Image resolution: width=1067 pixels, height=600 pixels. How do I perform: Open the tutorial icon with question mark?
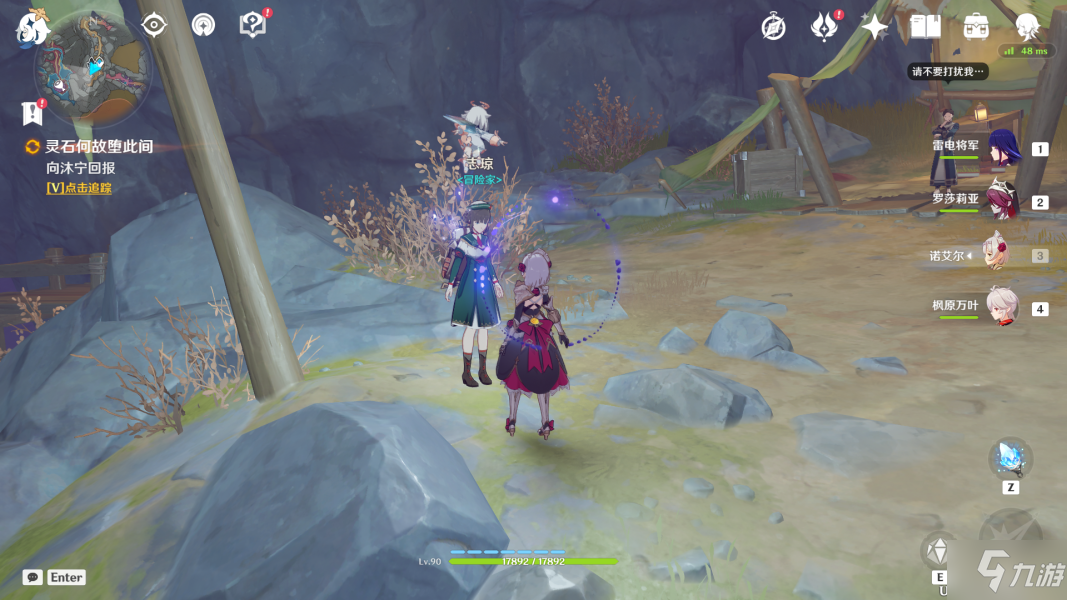click(x=253, y=25)
